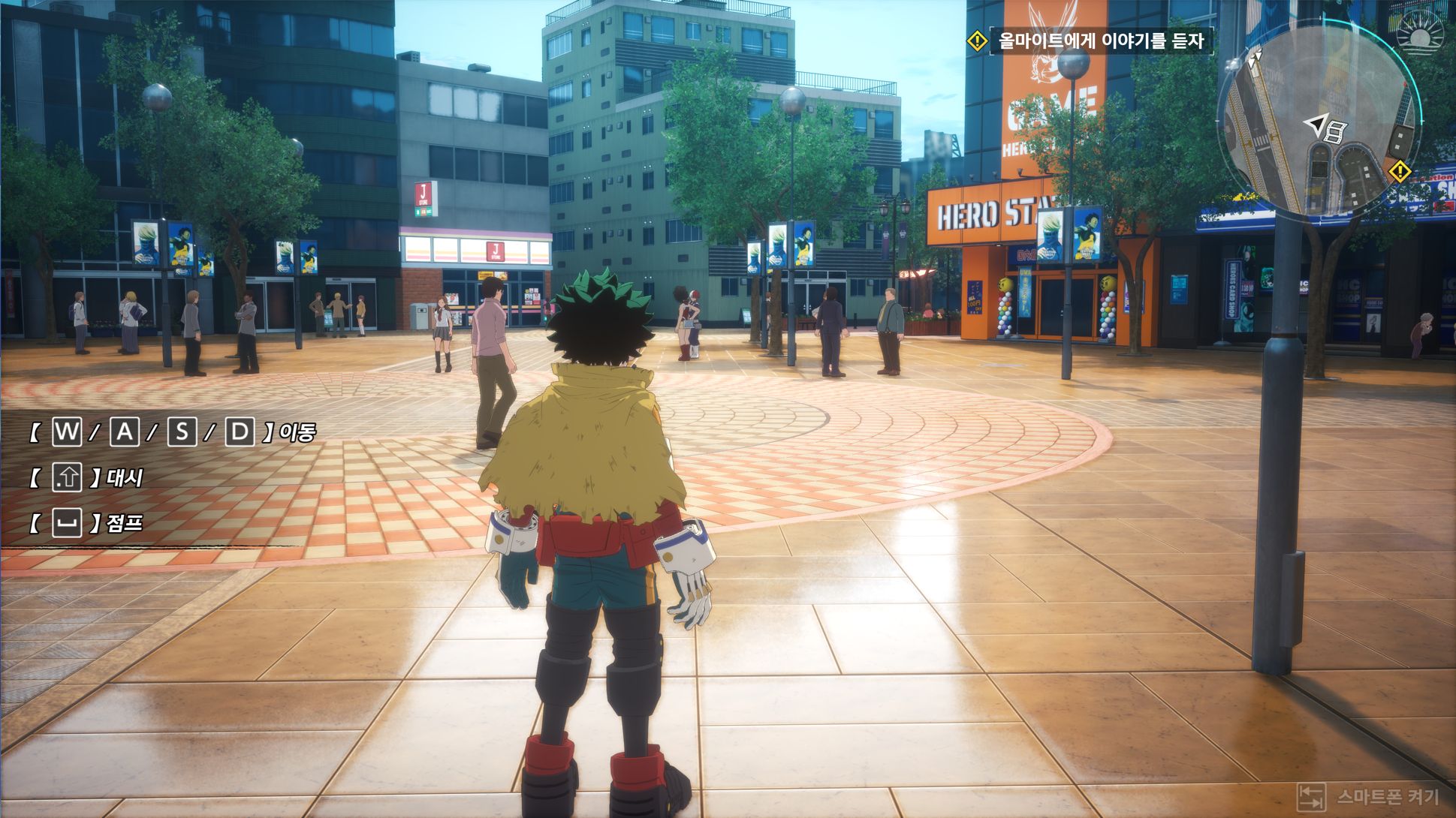Select the player arrow on the minimap
Image resolution: width=1456 pixels, height=818 pixels.
(x=1316, y=124)
